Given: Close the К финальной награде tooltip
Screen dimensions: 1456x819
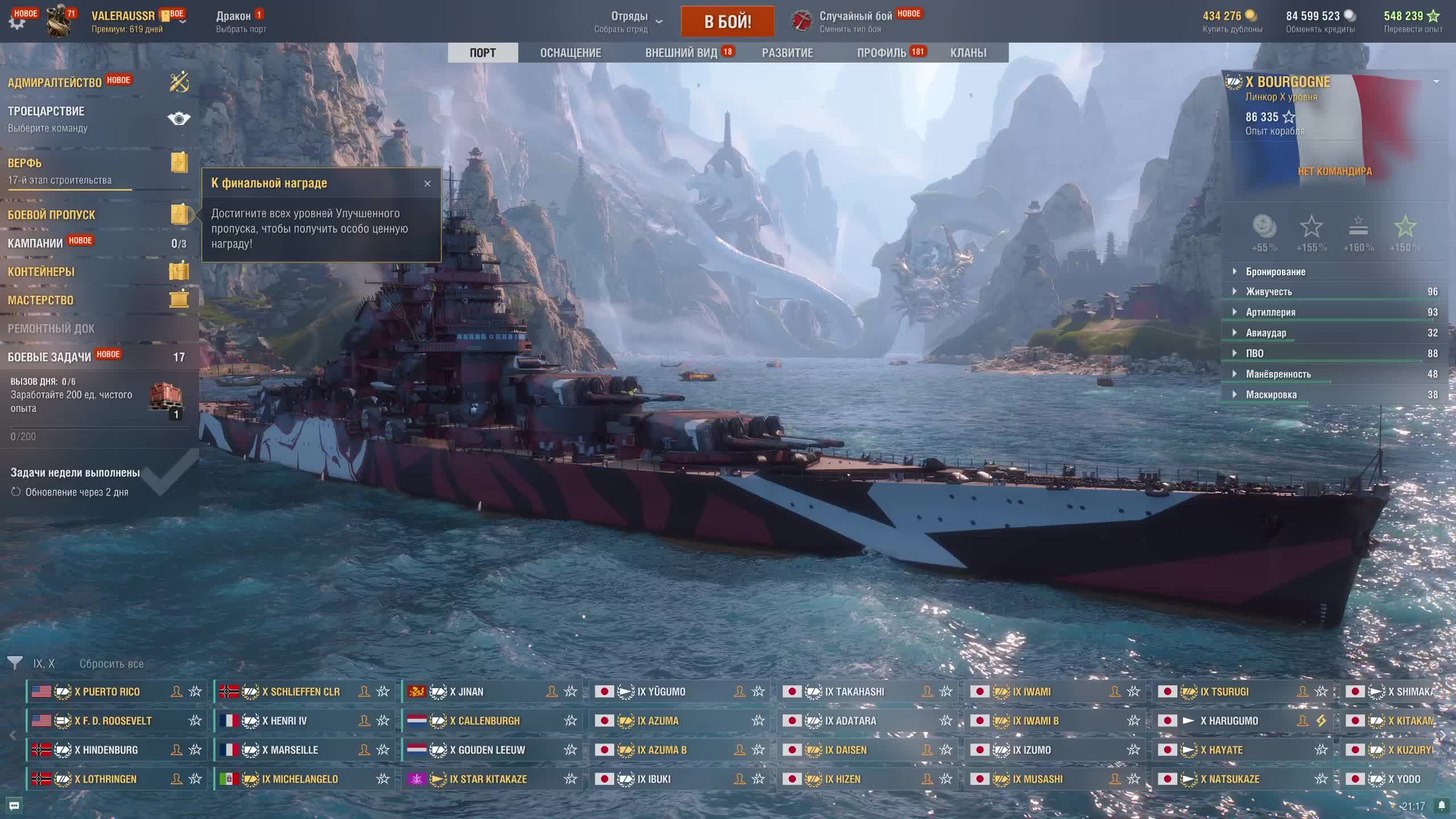Looking at the screenshot, I should 428,183.
